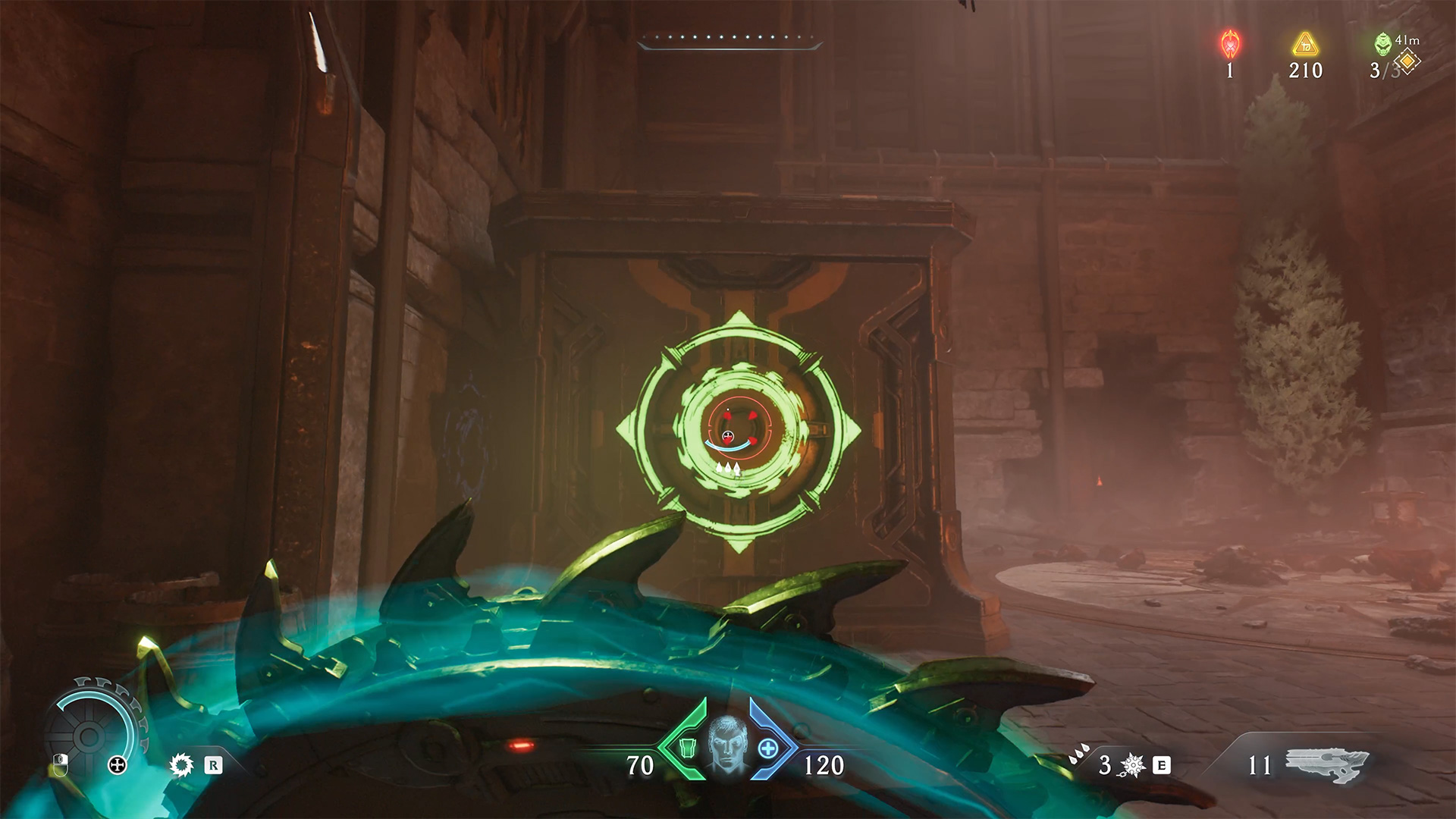The height and width of the screenshot is (819, 1456).
Task: Click the compass bar at the top
Action: 730,42
